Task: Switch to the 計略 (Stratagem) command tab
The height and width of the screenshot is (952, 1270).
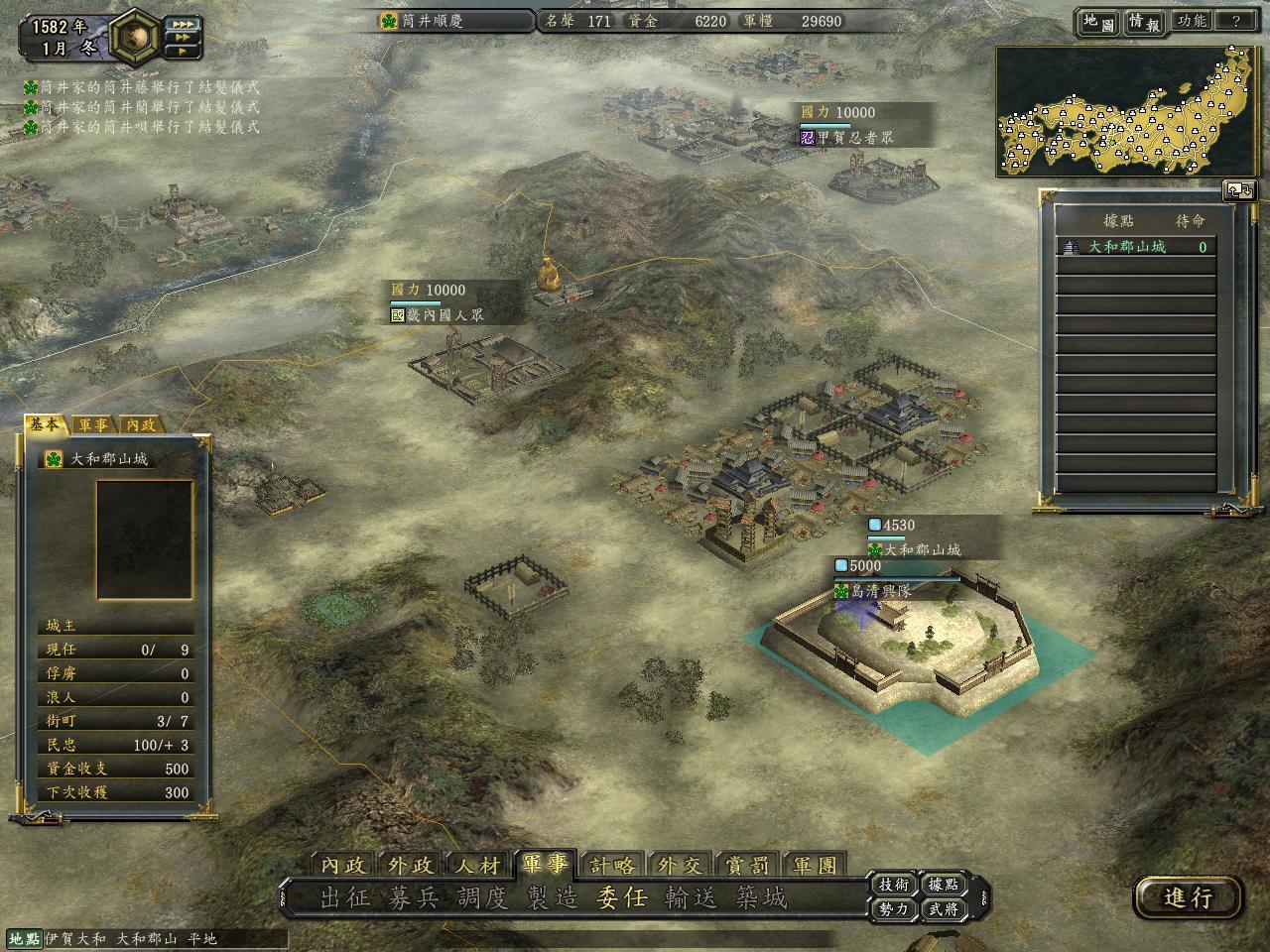Action: [611, 865]
